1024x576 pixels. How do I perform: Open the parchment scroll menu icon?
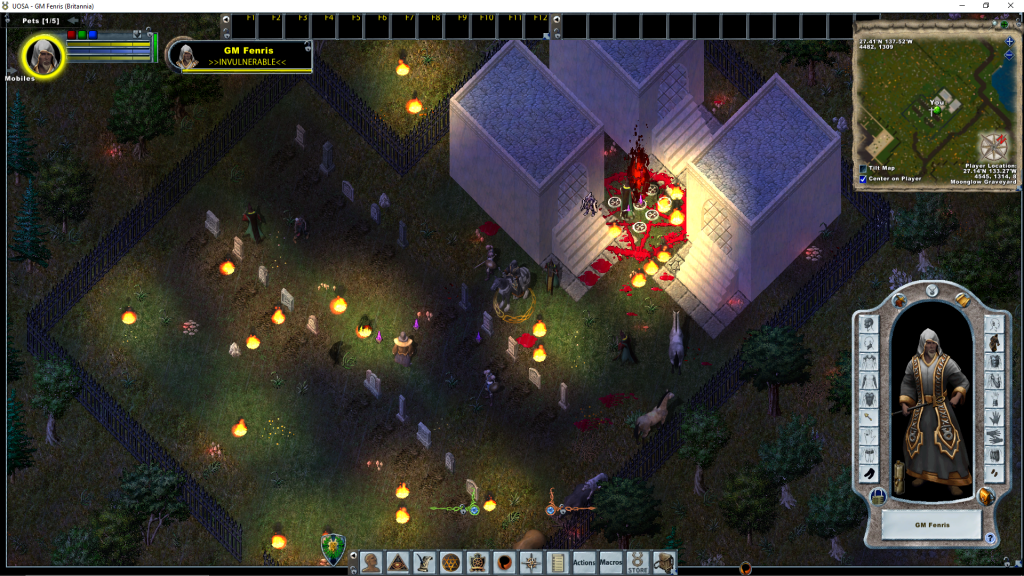click(x=557, y=563)
